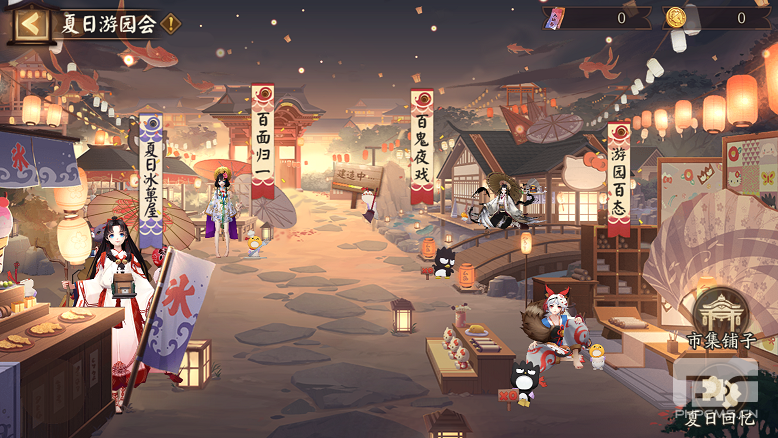Open the 百鬼夜戏 banner event
Screen dimensions: 778x438
point(421,148)
